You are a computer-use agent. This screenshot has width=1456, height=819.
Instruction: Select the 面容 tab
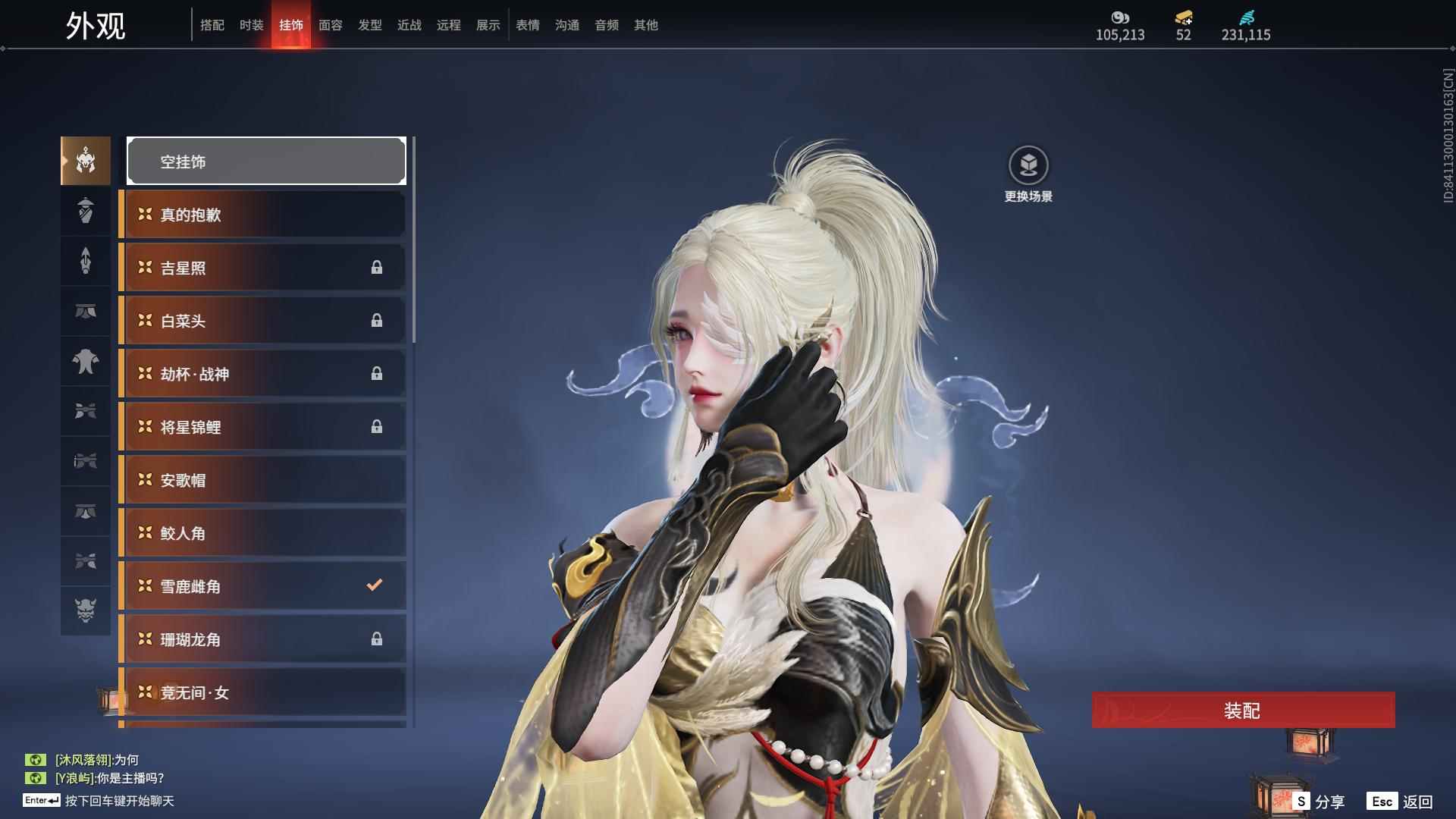[330, 25]
